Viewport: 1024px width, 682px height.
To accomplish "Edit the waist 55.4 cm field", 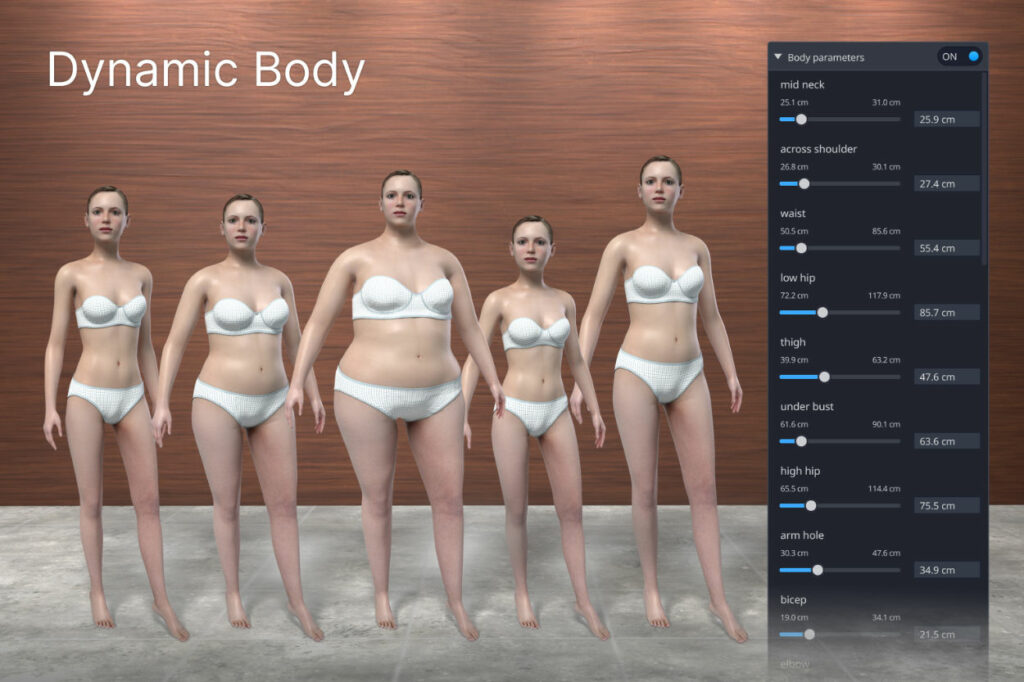I will coord(946,248).
